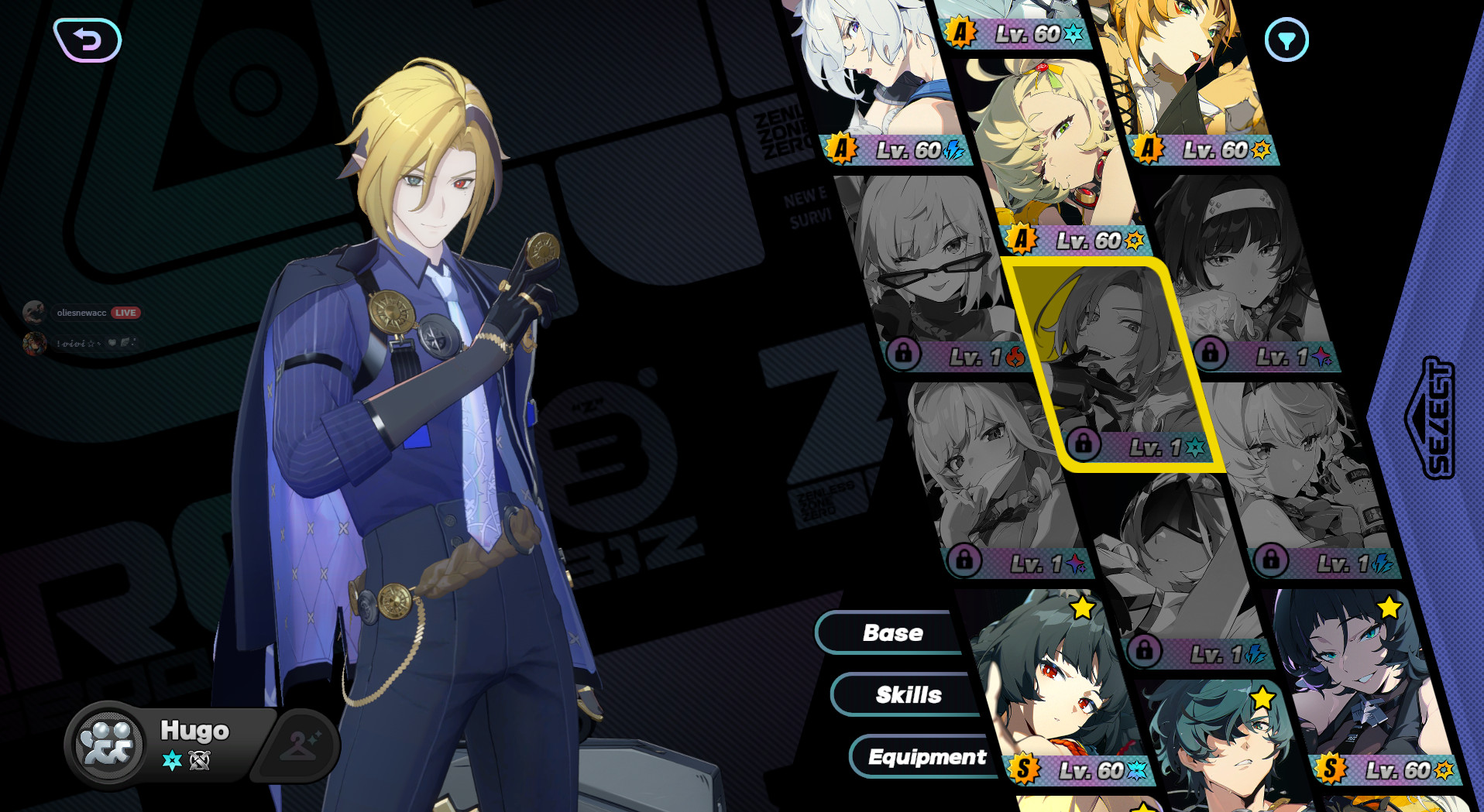Open Hugo's outfit wardrobe hanger icon

301,743
